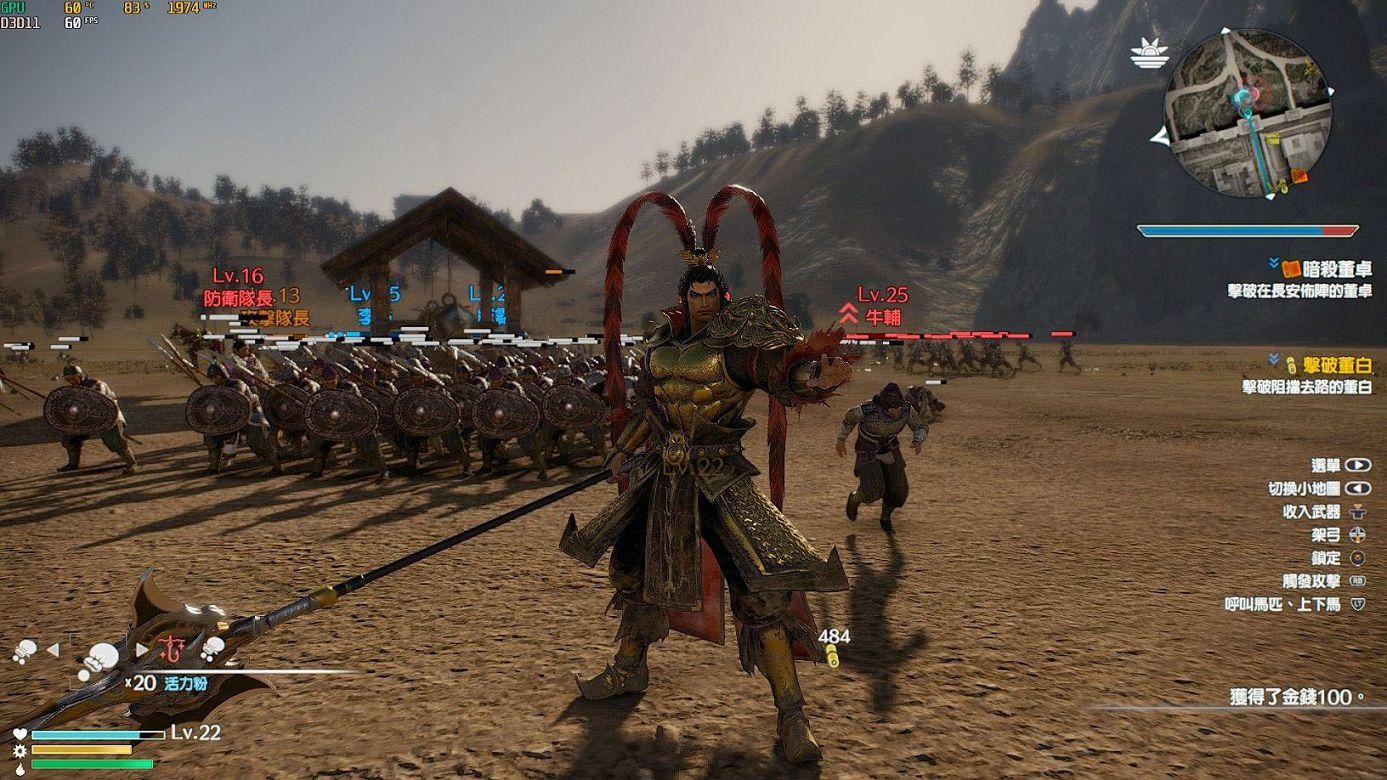Image resolution: width=1387 pixels, height=780 pixels.
Task: Click the RB trigger attack (觸發攻擊) icon
Action: coord(1358,581)
